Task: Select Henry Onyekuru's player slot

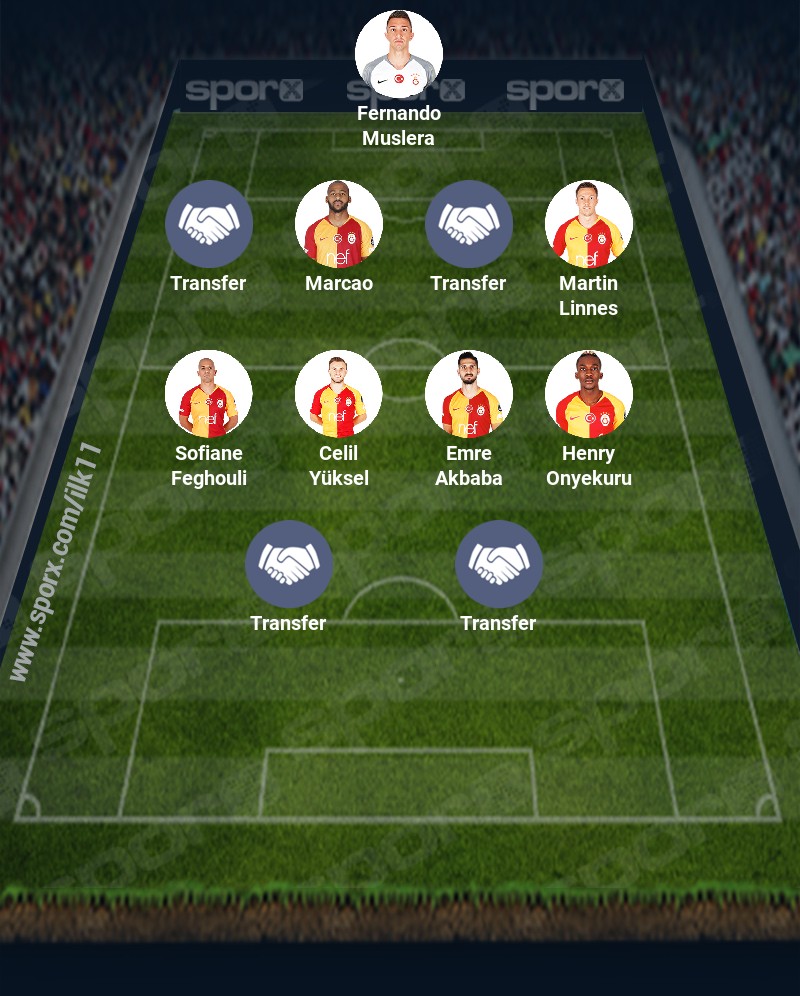Action: coord(589,394)
